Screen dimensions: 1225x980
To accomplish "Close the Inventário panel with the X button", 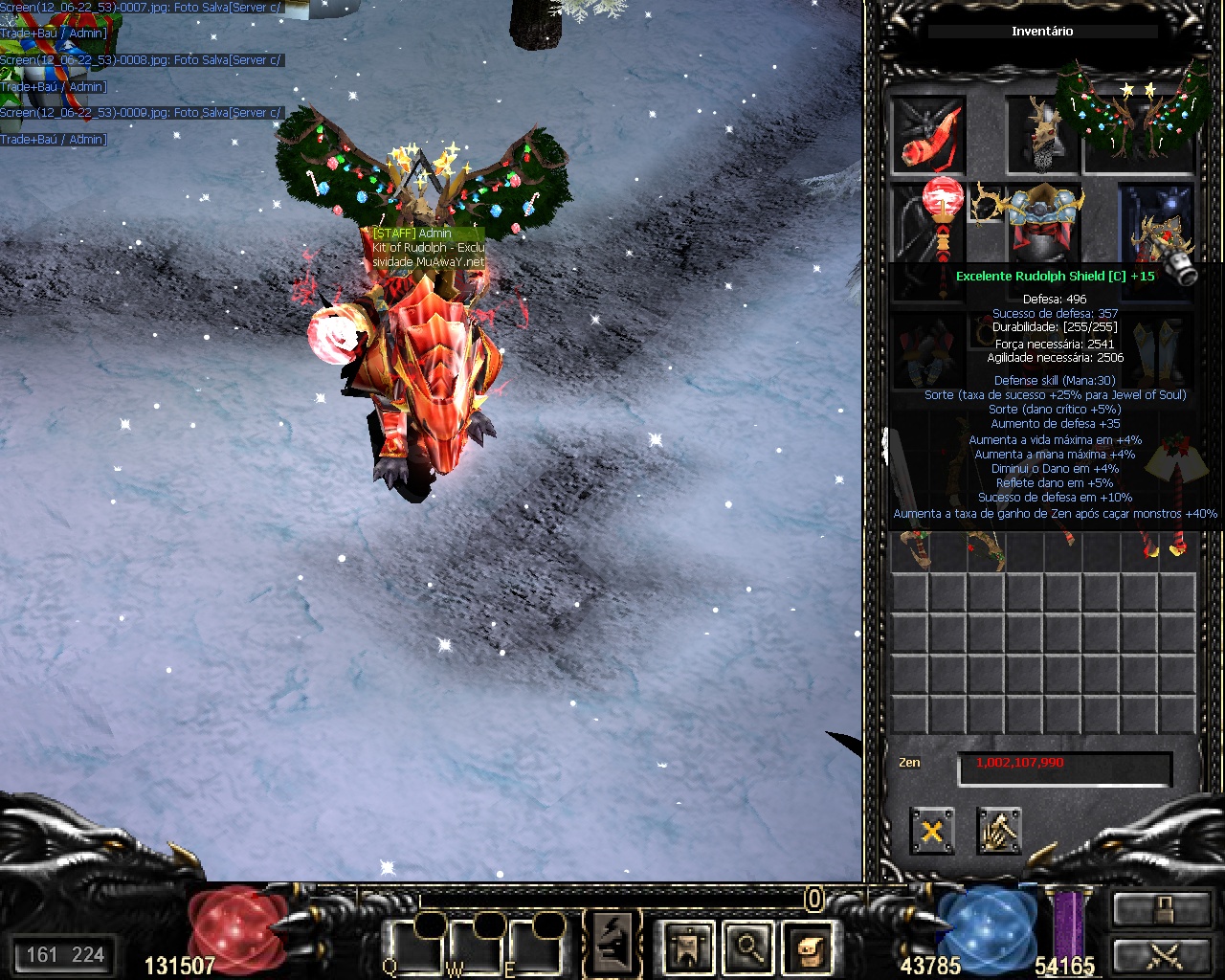I will click(931, 831).
